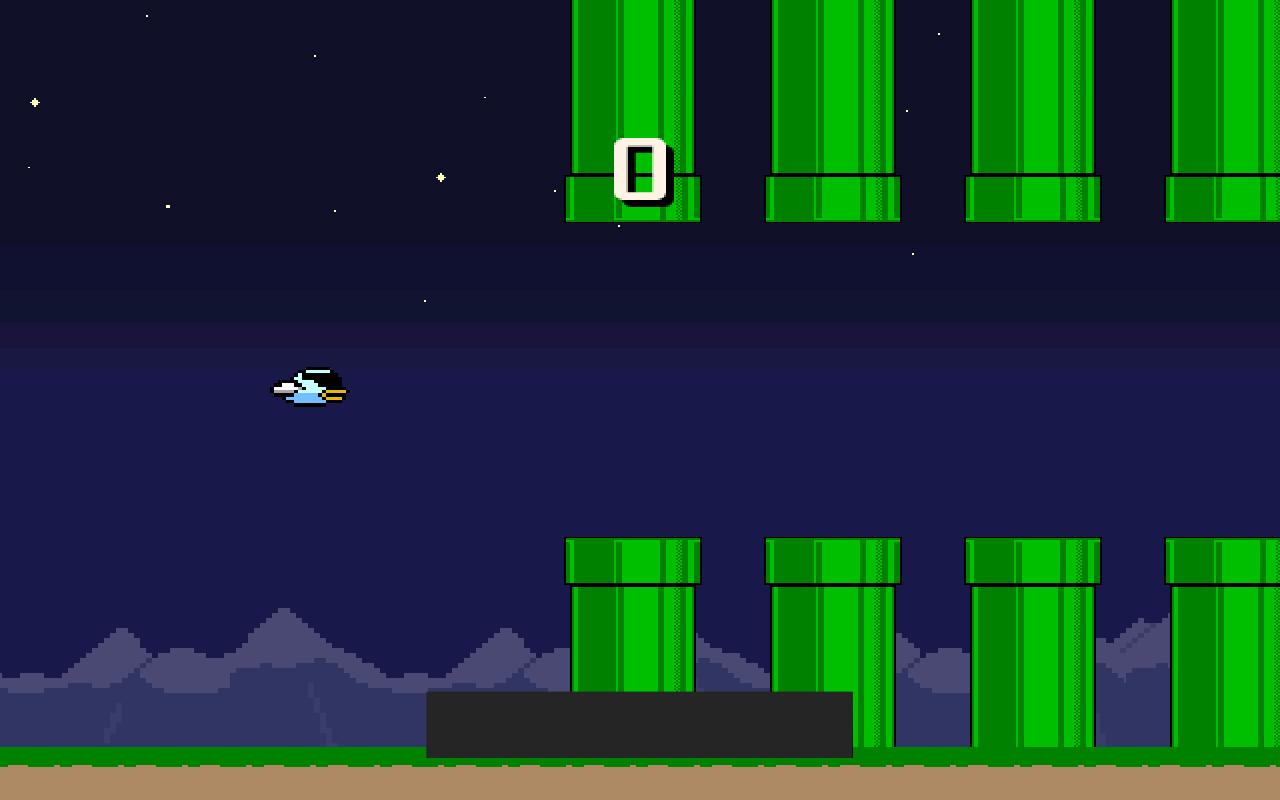This screenshot has height=800, width=1280.
Task: Click the lip of the third upper pipe
Action: (1034, 198)
